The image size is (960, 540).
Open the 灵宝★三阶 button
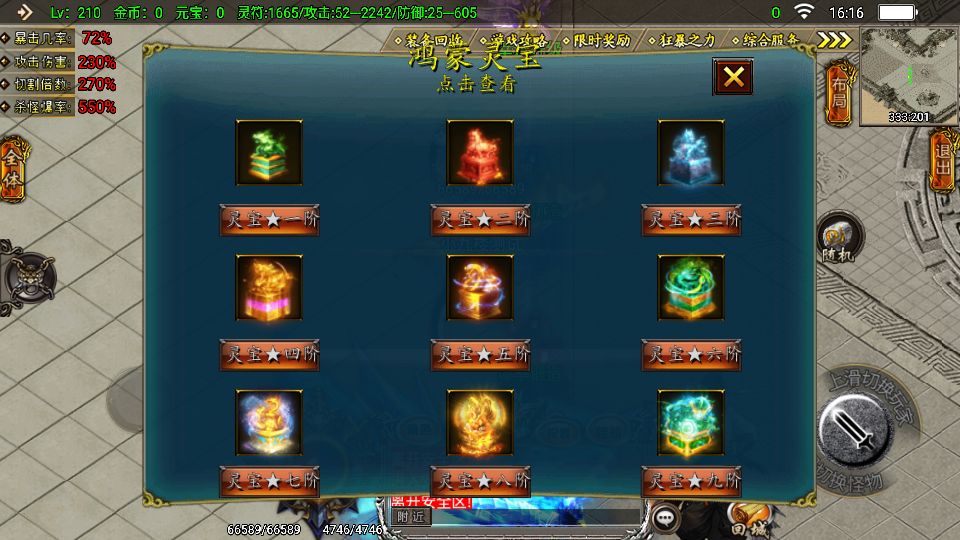[691, 219]
